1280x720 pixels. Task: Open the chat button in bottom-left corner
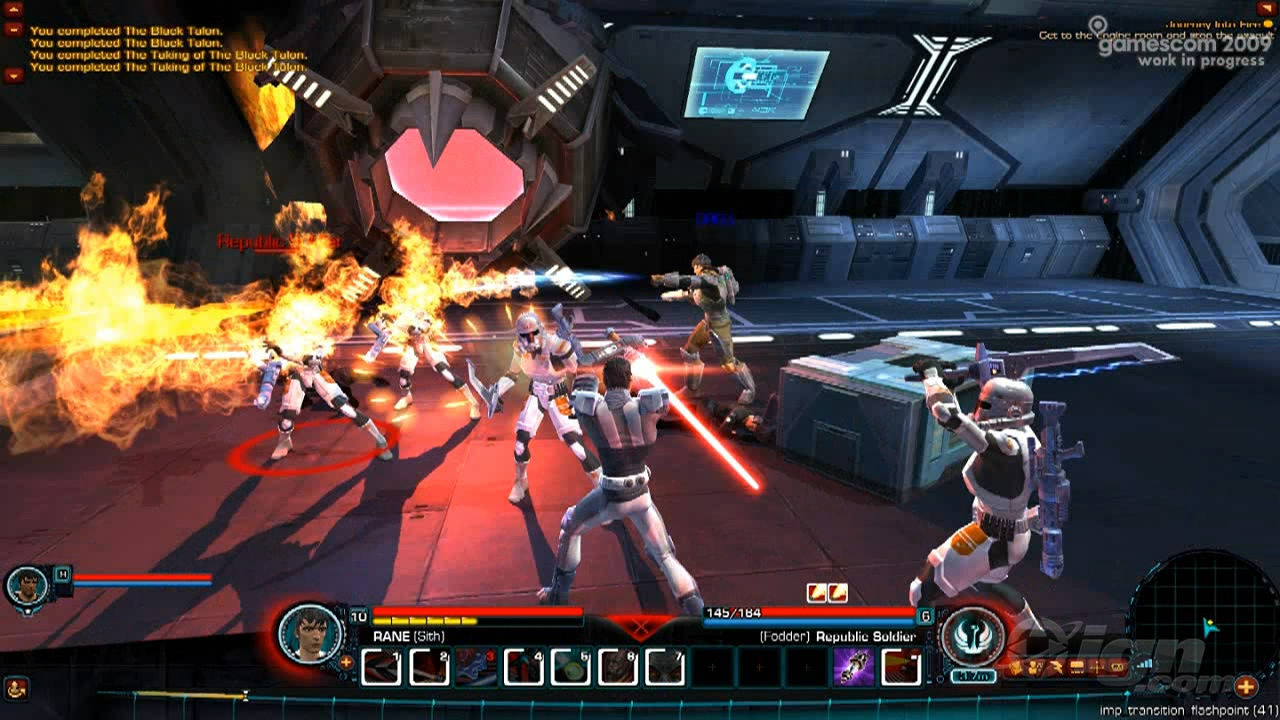point(16,688)
